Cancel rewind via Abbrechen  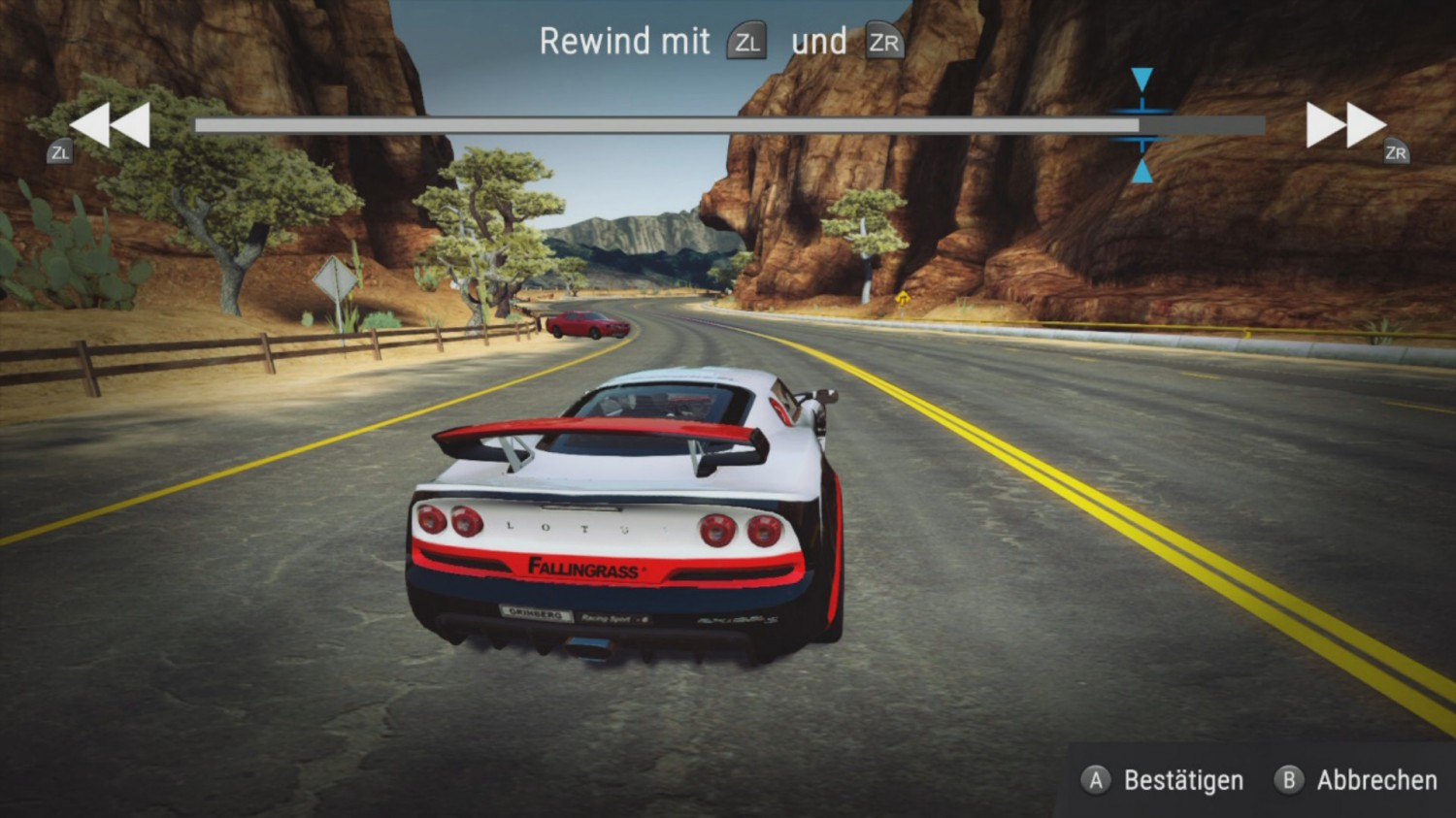click(1357, 780)
